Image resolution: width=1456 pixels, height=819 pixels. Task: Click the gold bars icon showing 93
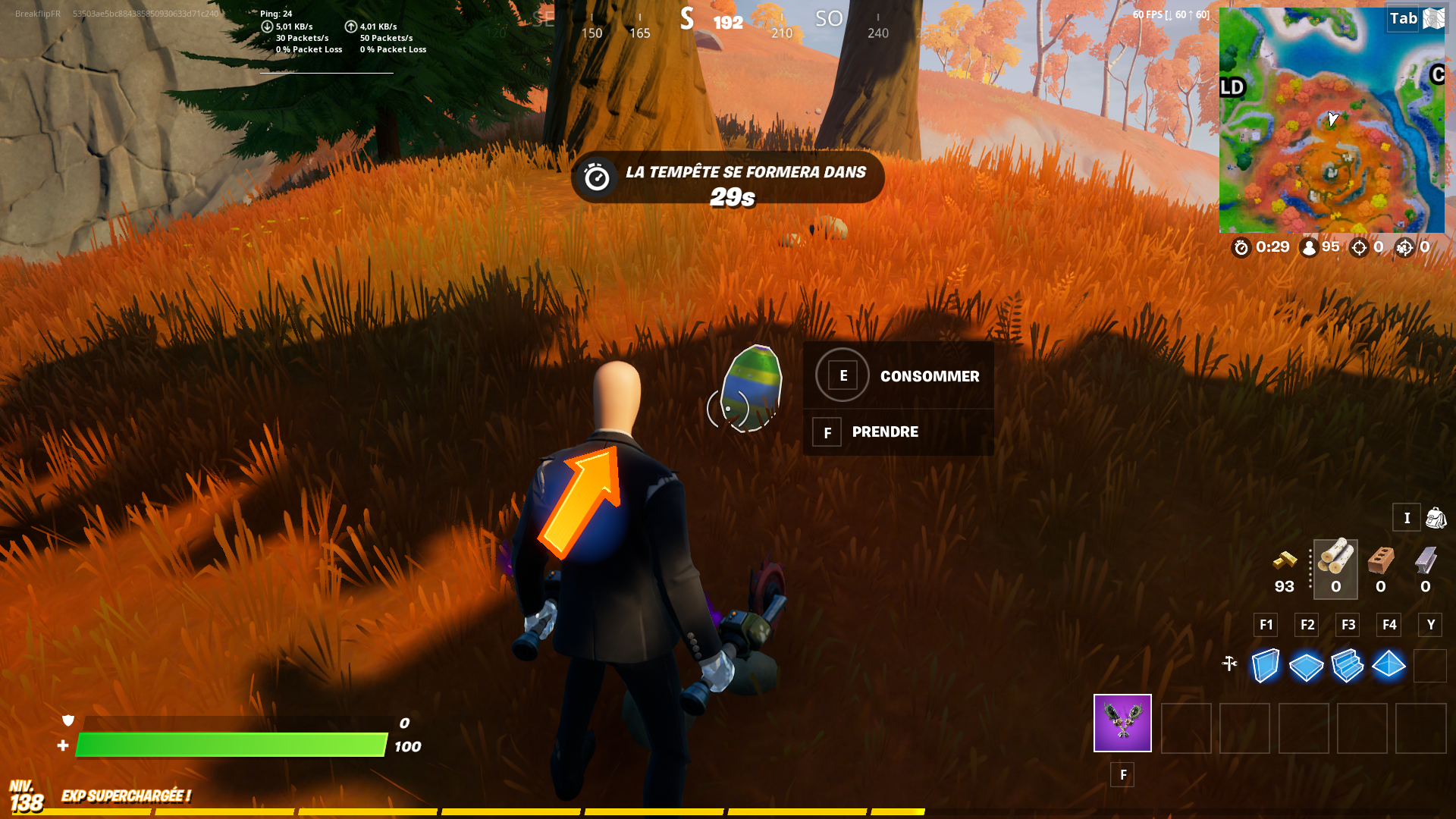pos(1285,563)
